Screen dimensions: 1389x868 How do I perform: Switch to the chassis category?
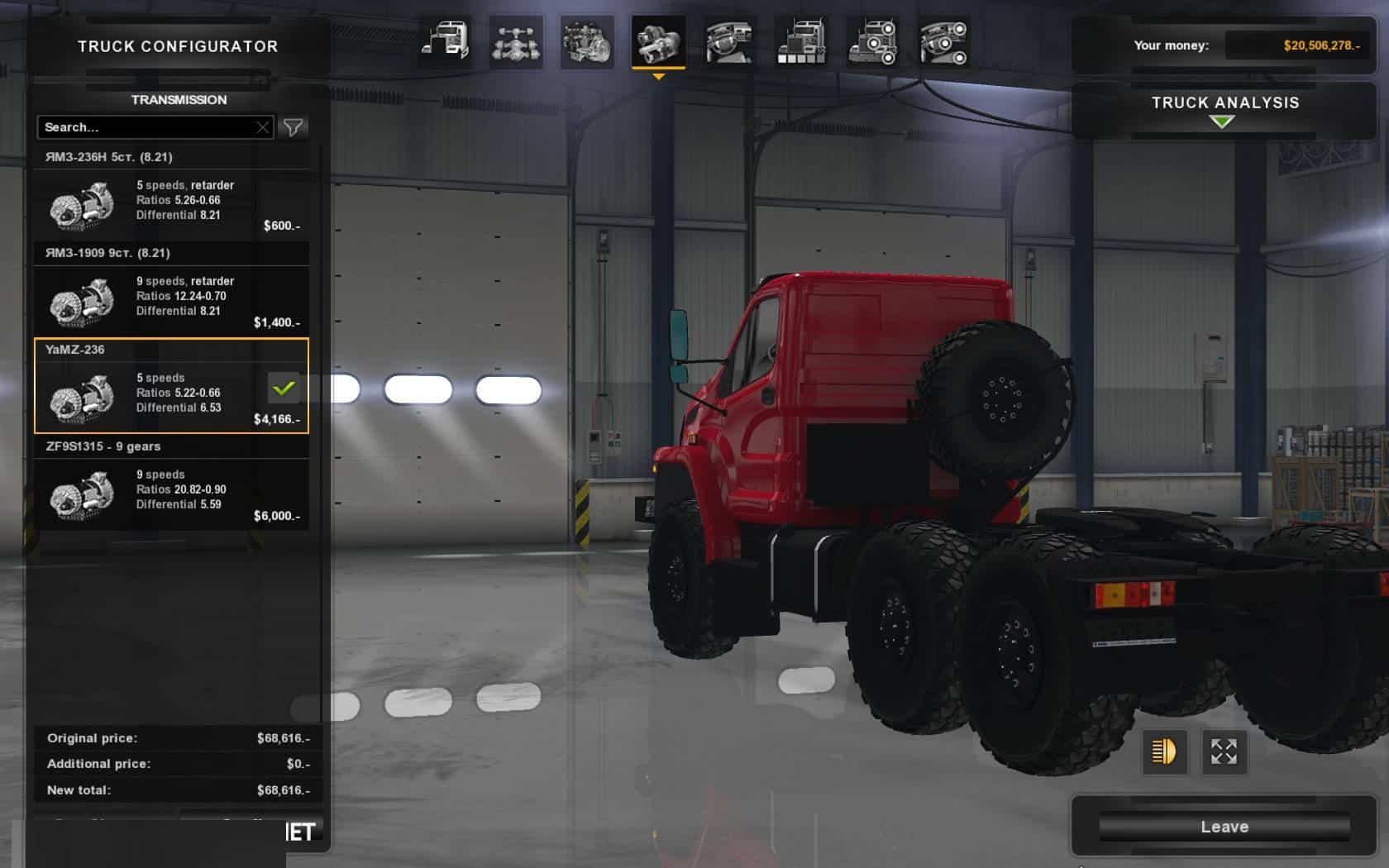coord(516,42)
